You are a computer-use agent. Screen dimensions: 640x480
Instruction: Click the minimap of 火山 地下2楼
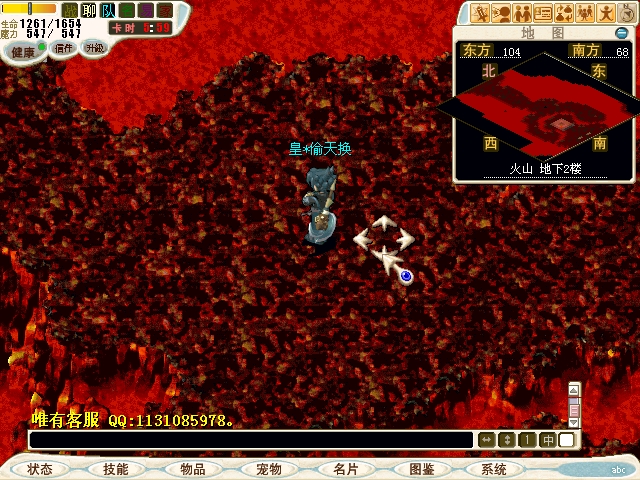pyautogui.click(x=544, y=110)
